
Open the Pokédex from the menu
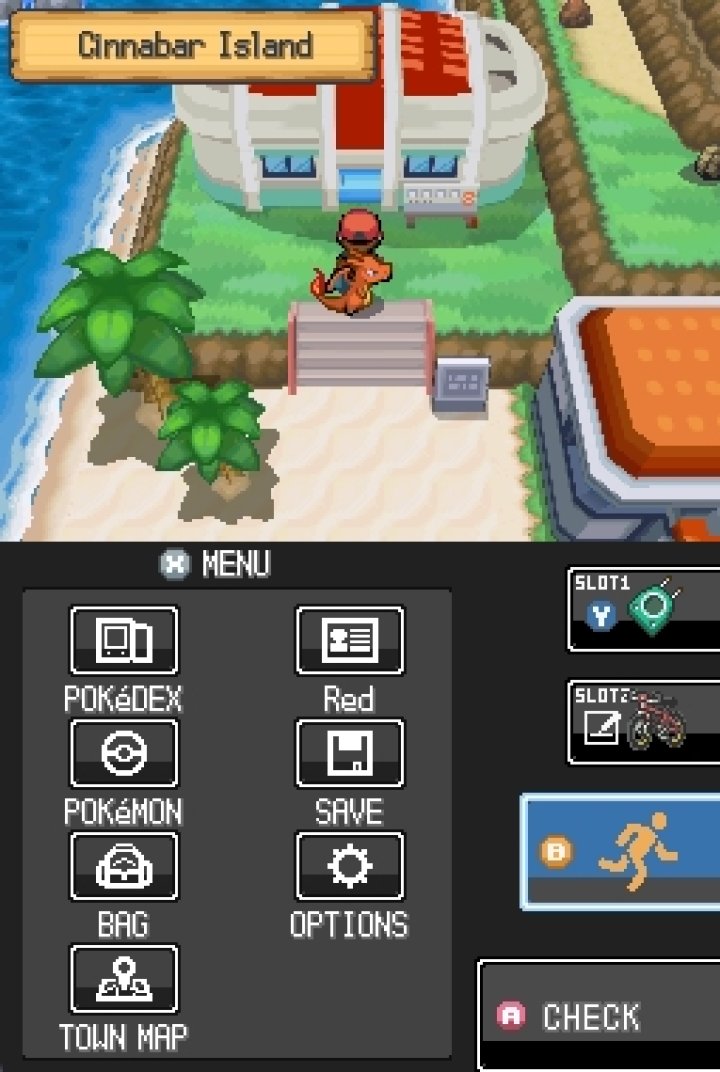point(124,641)
